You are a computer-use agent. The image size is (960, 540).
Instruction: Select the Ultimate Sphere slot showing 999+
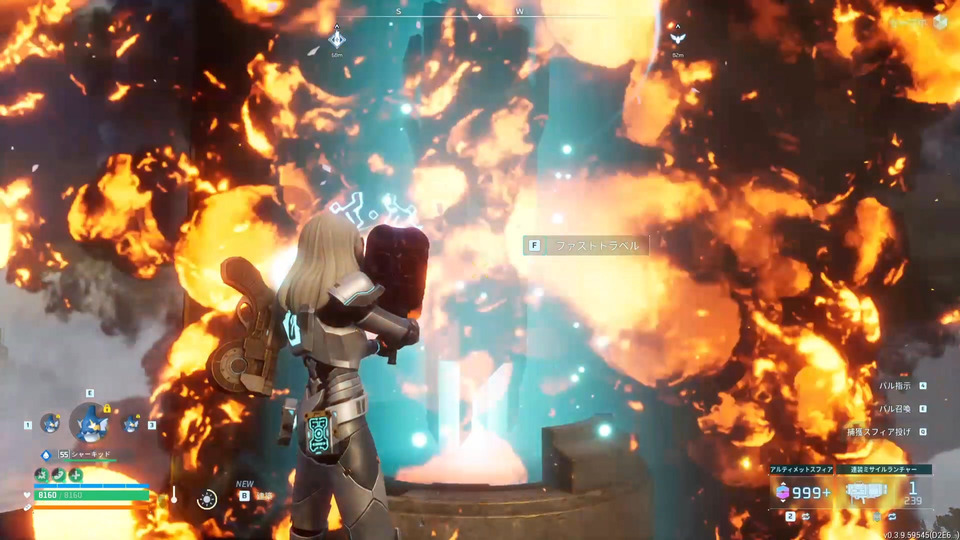click(799, 490)
